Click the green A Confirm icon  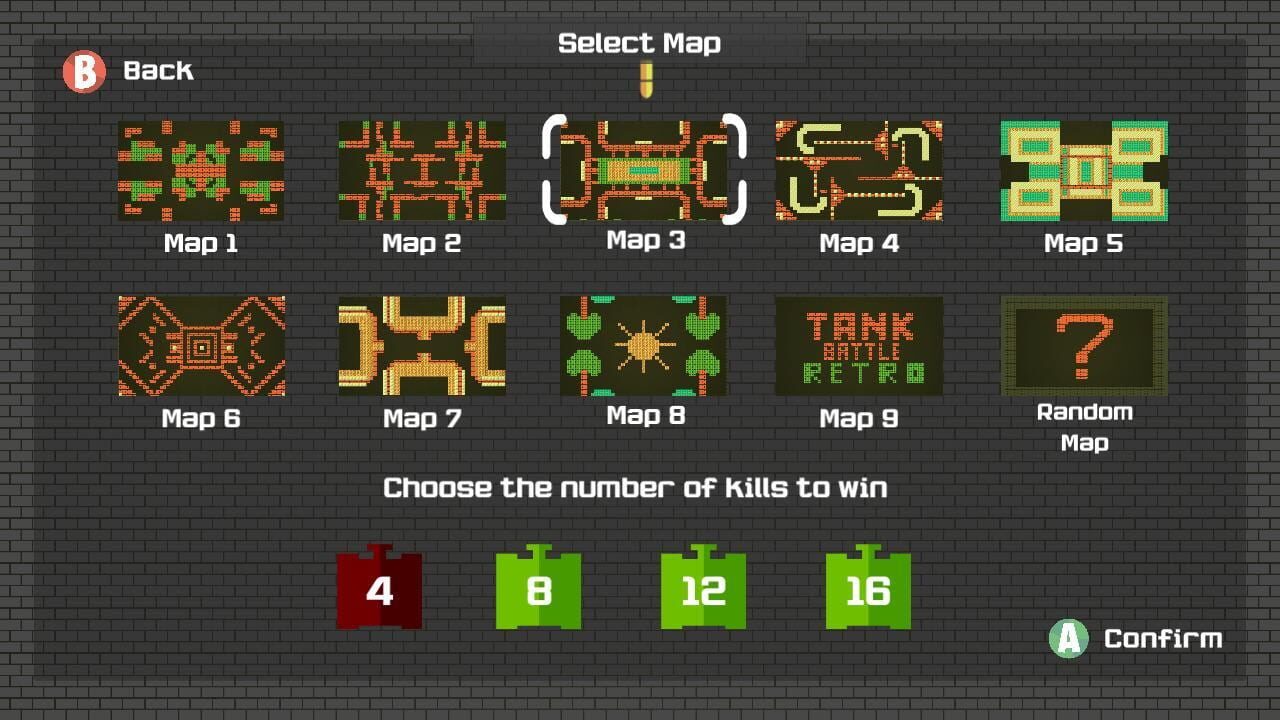[1068, 638]
